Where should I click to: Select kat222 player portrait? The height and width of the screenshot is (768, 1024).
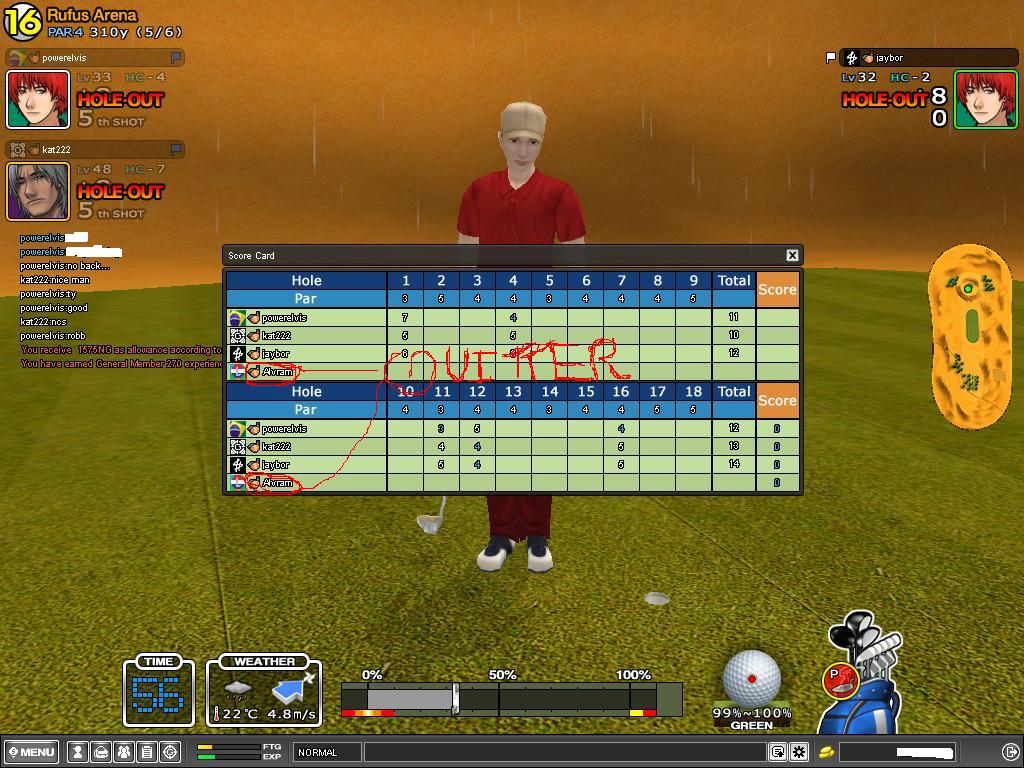(38, 191)
